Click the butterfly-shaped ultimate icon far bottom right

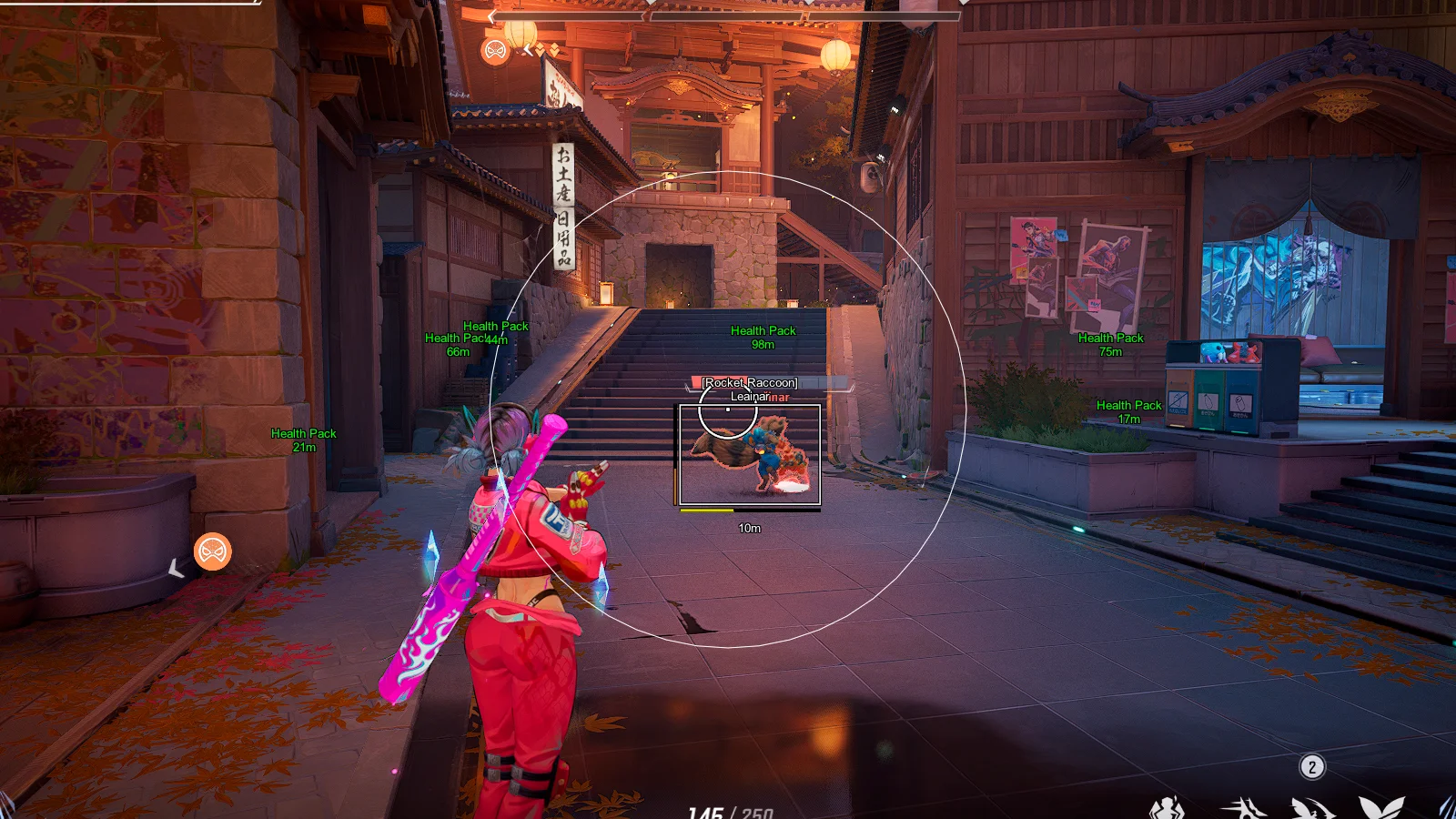1380,810
